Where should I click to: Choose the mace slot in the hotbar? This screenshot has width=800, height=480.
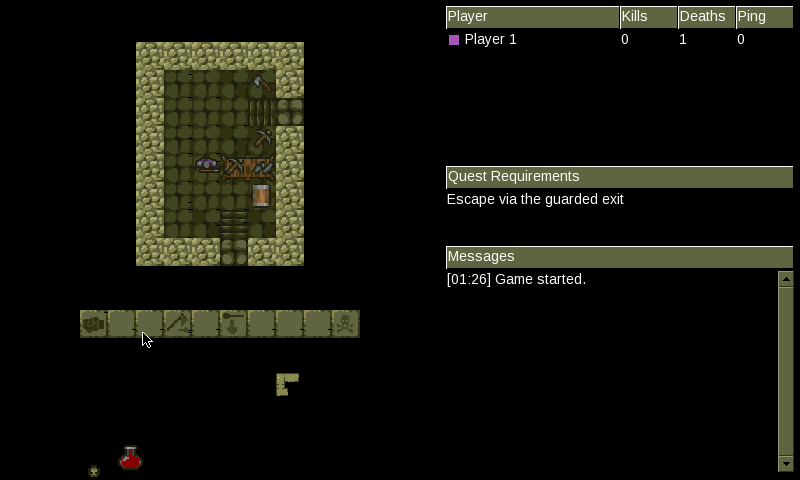point(233,324)
